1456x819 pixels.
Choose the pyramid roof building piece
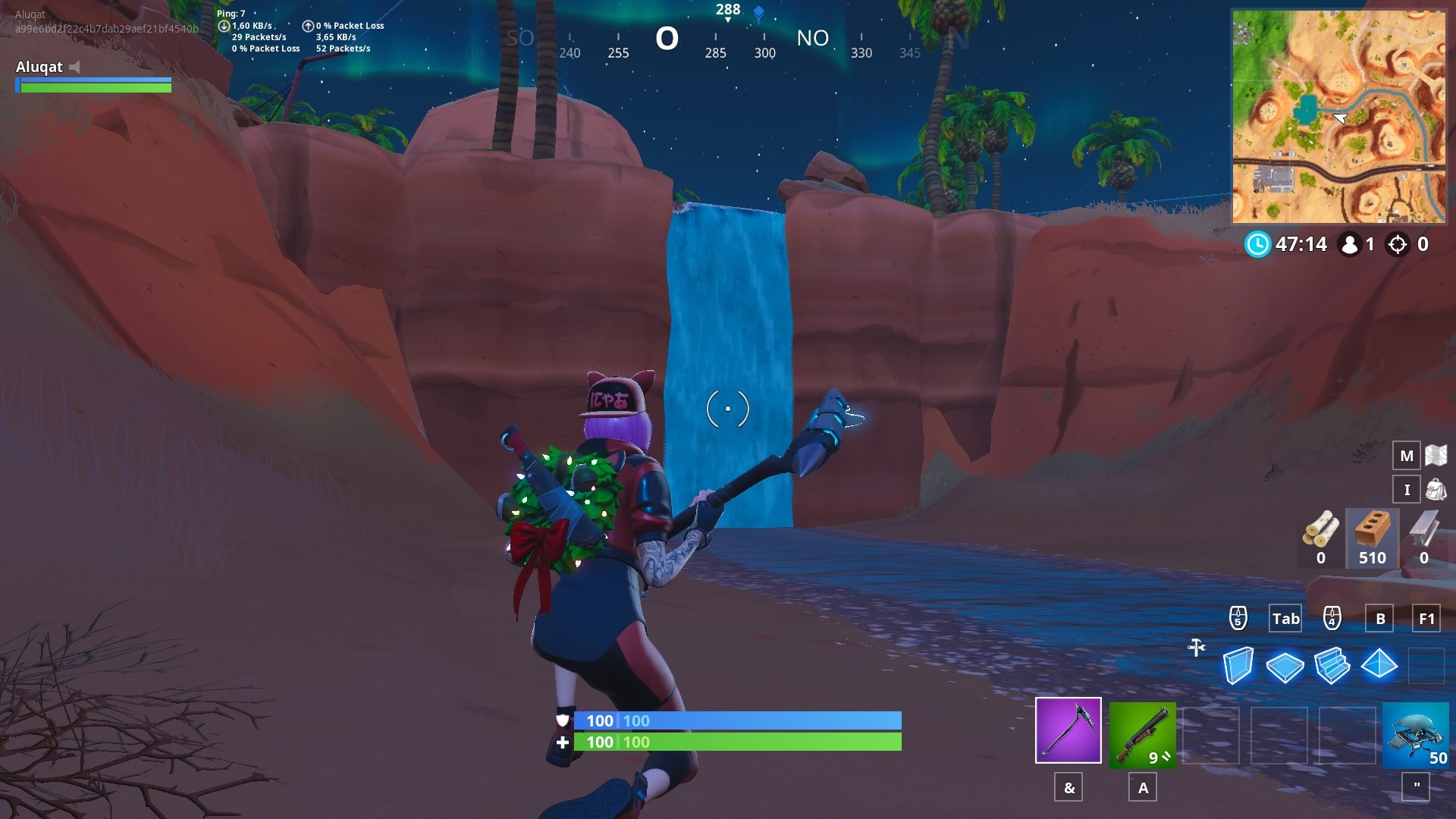tap(1379, 664)
